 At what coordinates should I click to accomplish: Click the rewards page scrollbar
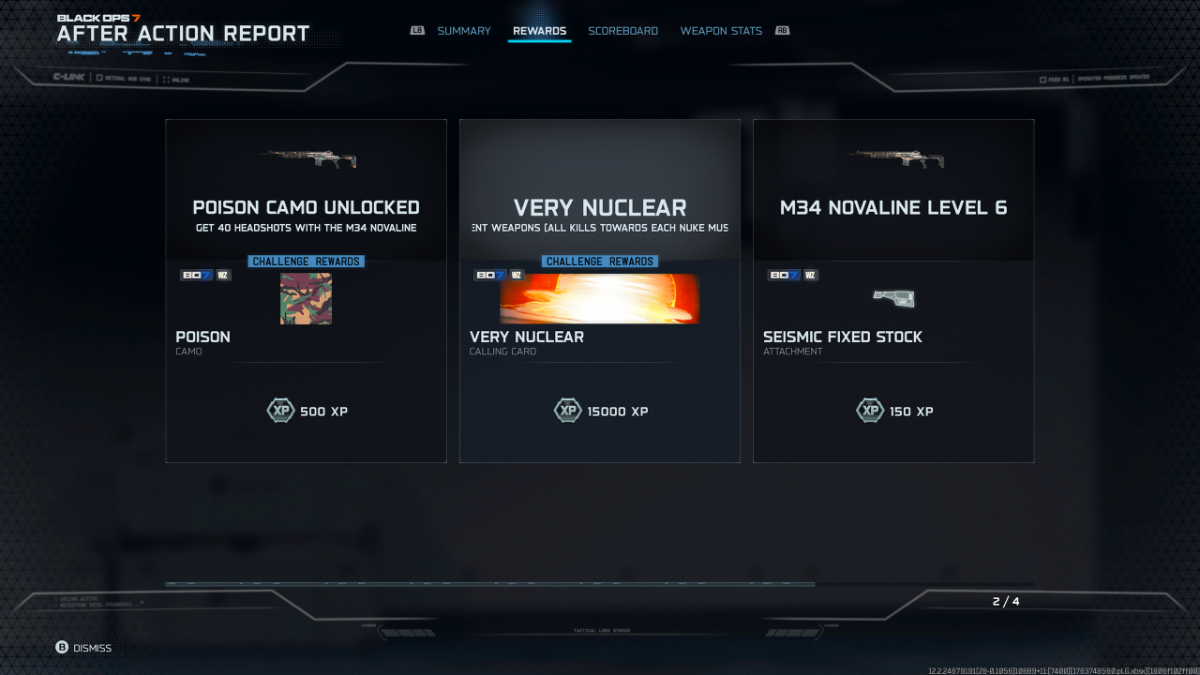click(490, 584)
